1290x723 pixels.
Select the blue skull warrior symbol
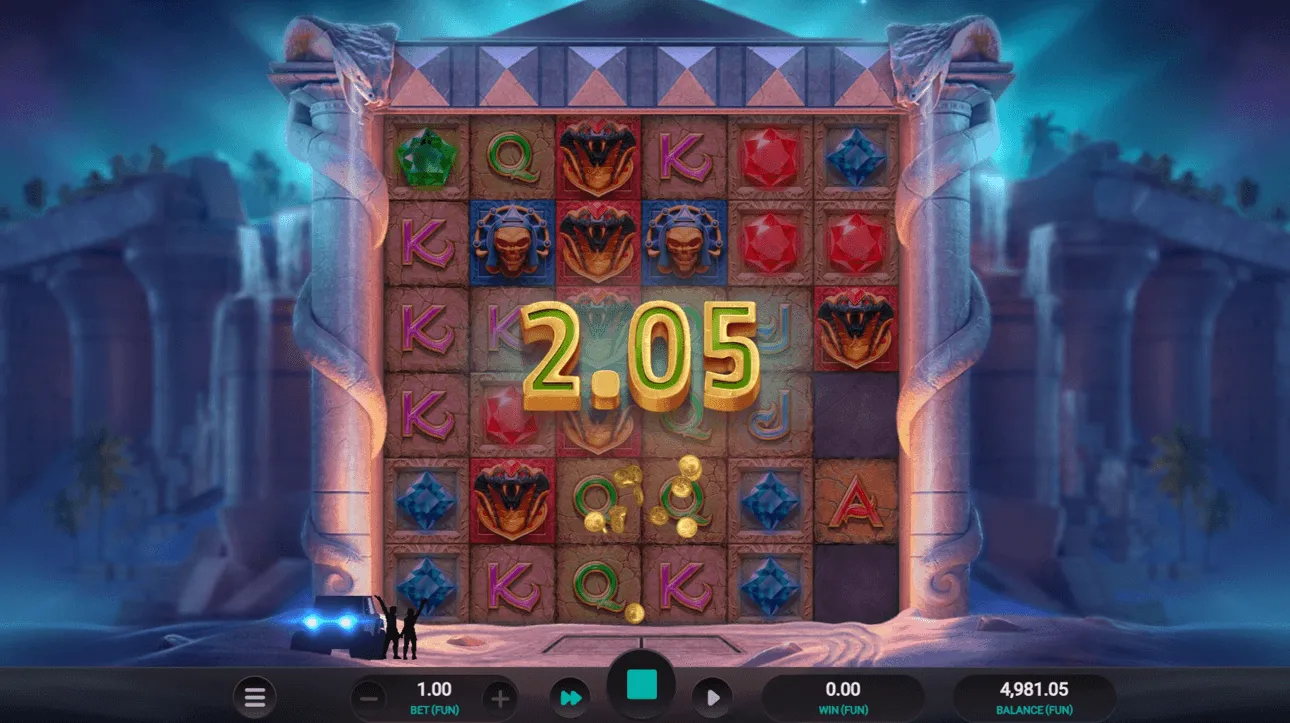point(513,240)
